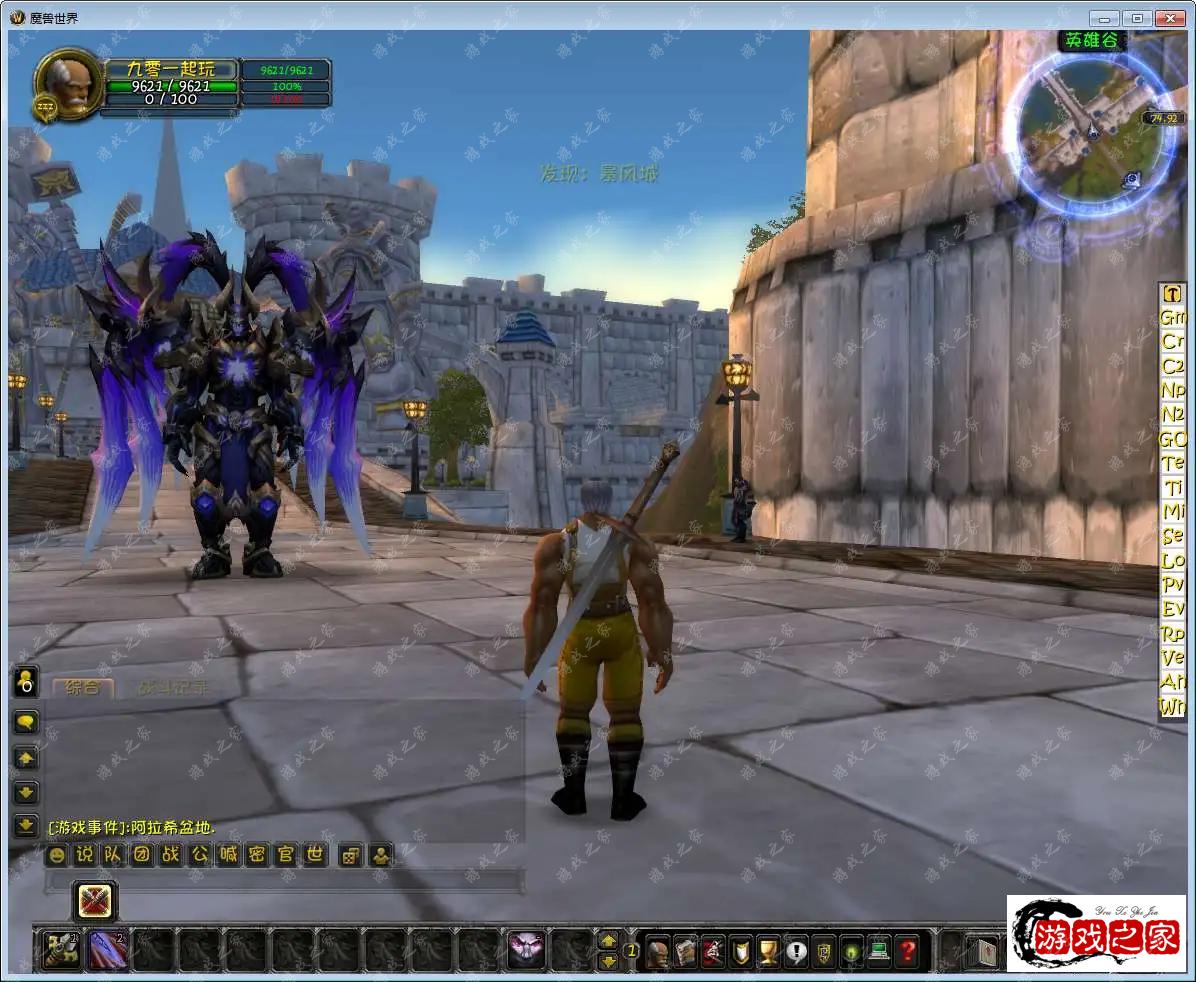The height and width of the screenshot is (982, 1196).
Task: Open the red question mark help button
Action: pos(906,950)
